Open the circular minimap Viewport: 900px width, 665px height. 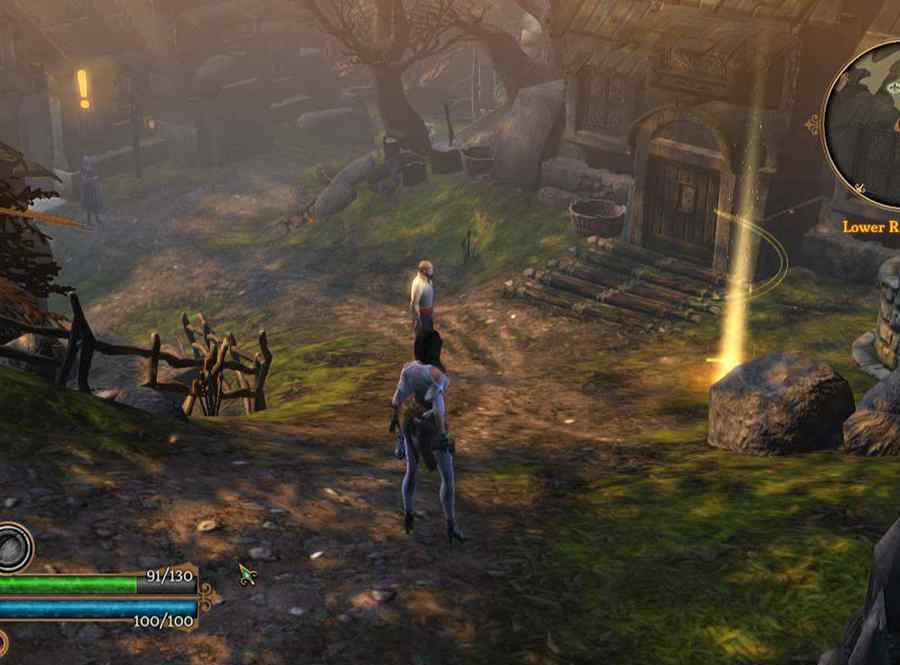868,125
